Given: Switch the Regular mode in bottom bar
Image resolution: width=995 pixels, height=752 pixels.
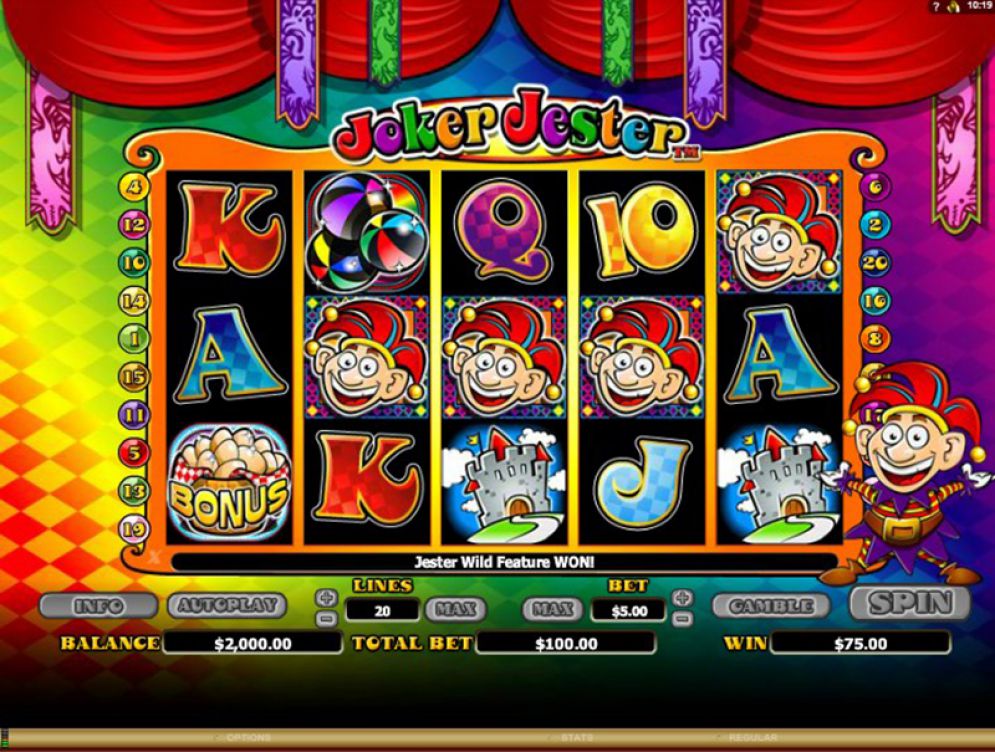Looking at the screenshot, I should [x=752, y=738].
